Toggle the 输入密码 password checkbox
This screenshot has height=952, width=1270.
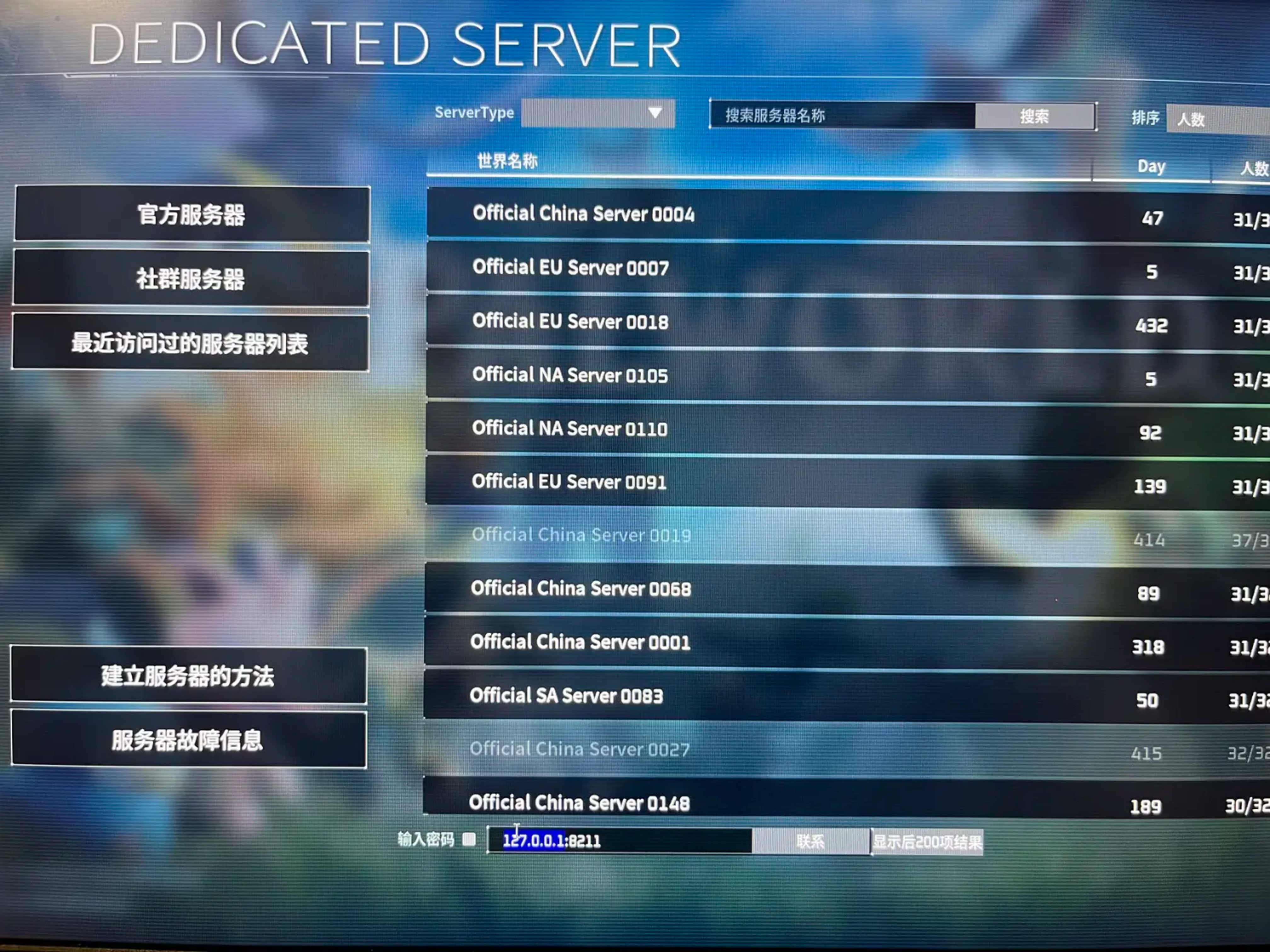pyautogui.click(x=469, y=840)
